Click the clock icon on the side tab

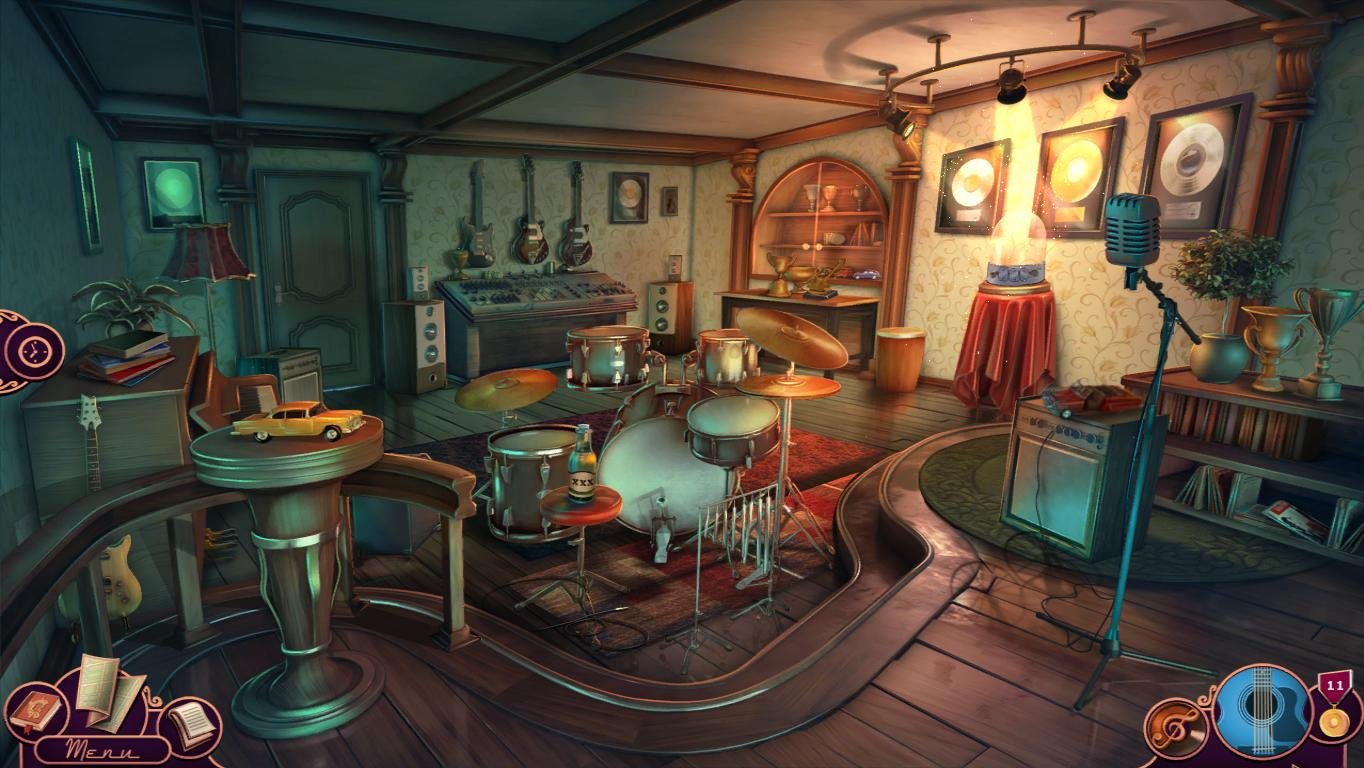pos(34,351)
